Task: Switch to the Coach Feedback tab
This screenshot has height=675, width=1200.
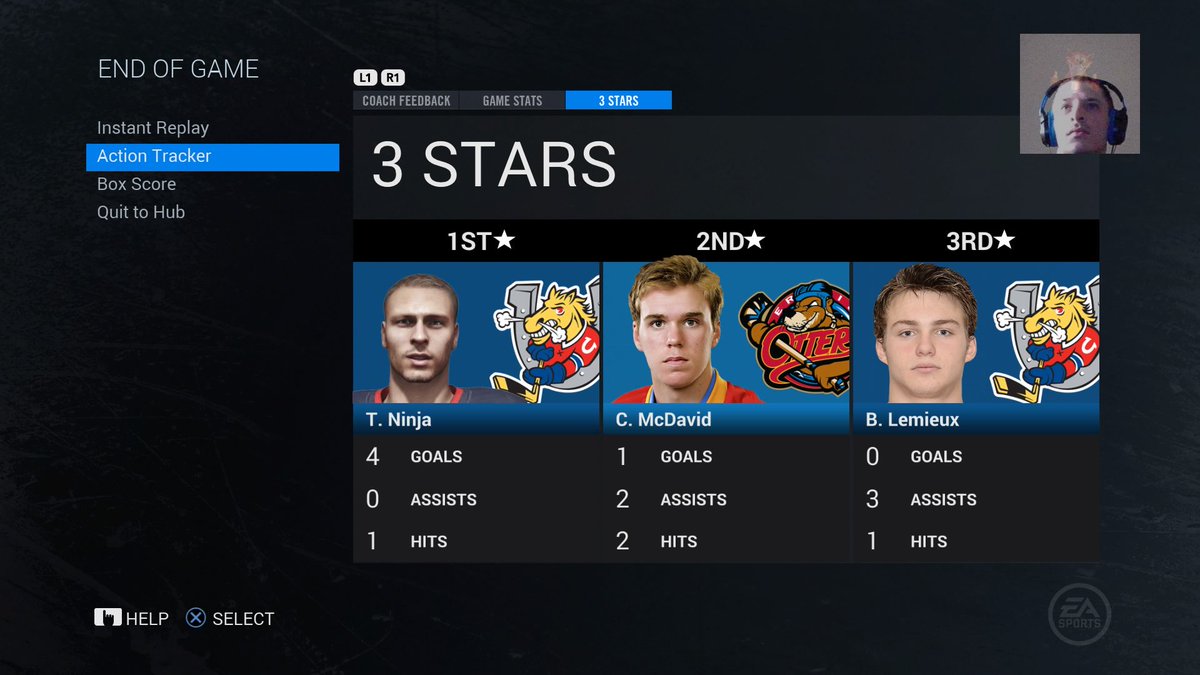Action: (406, 100)
